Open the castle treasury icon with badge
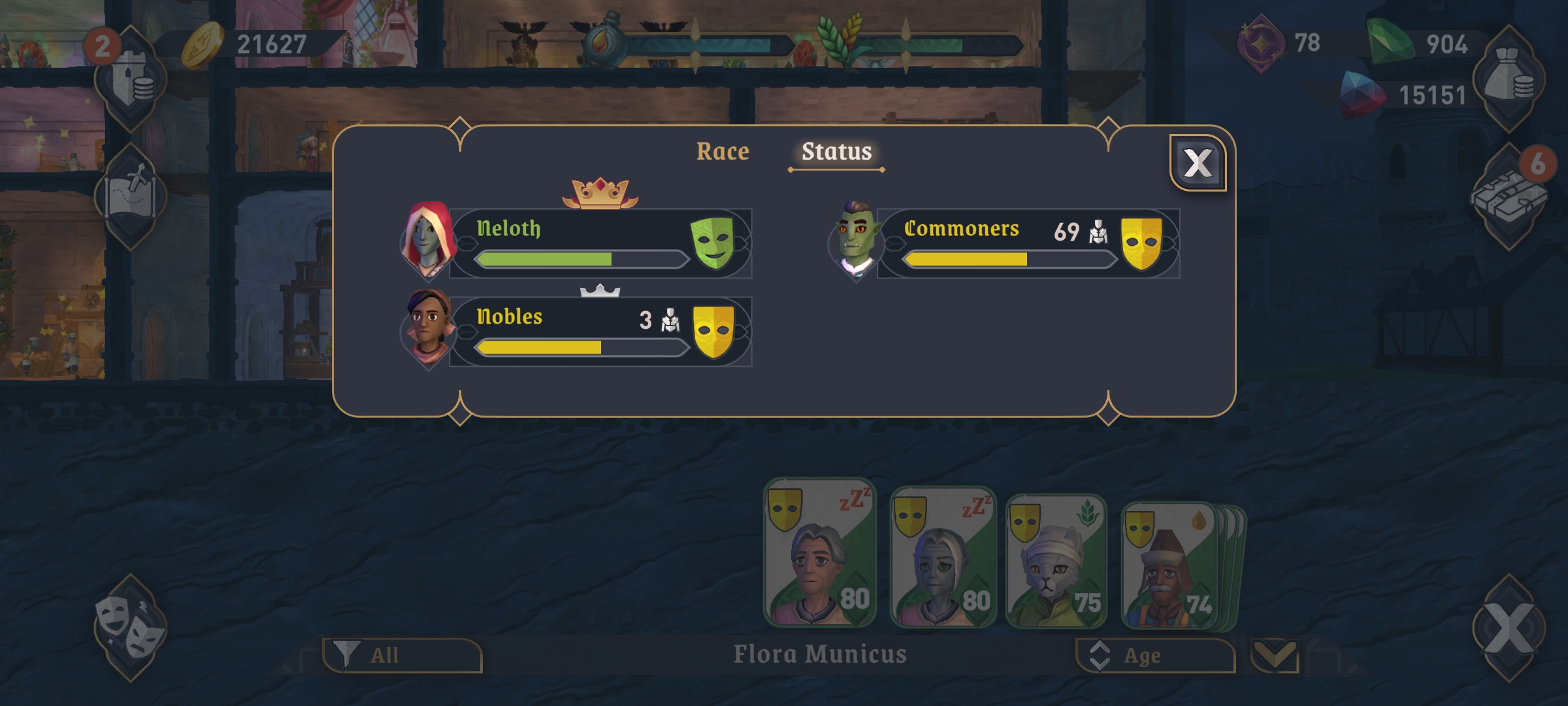This screenshot has height=706, width=1568. click(131, 80)
